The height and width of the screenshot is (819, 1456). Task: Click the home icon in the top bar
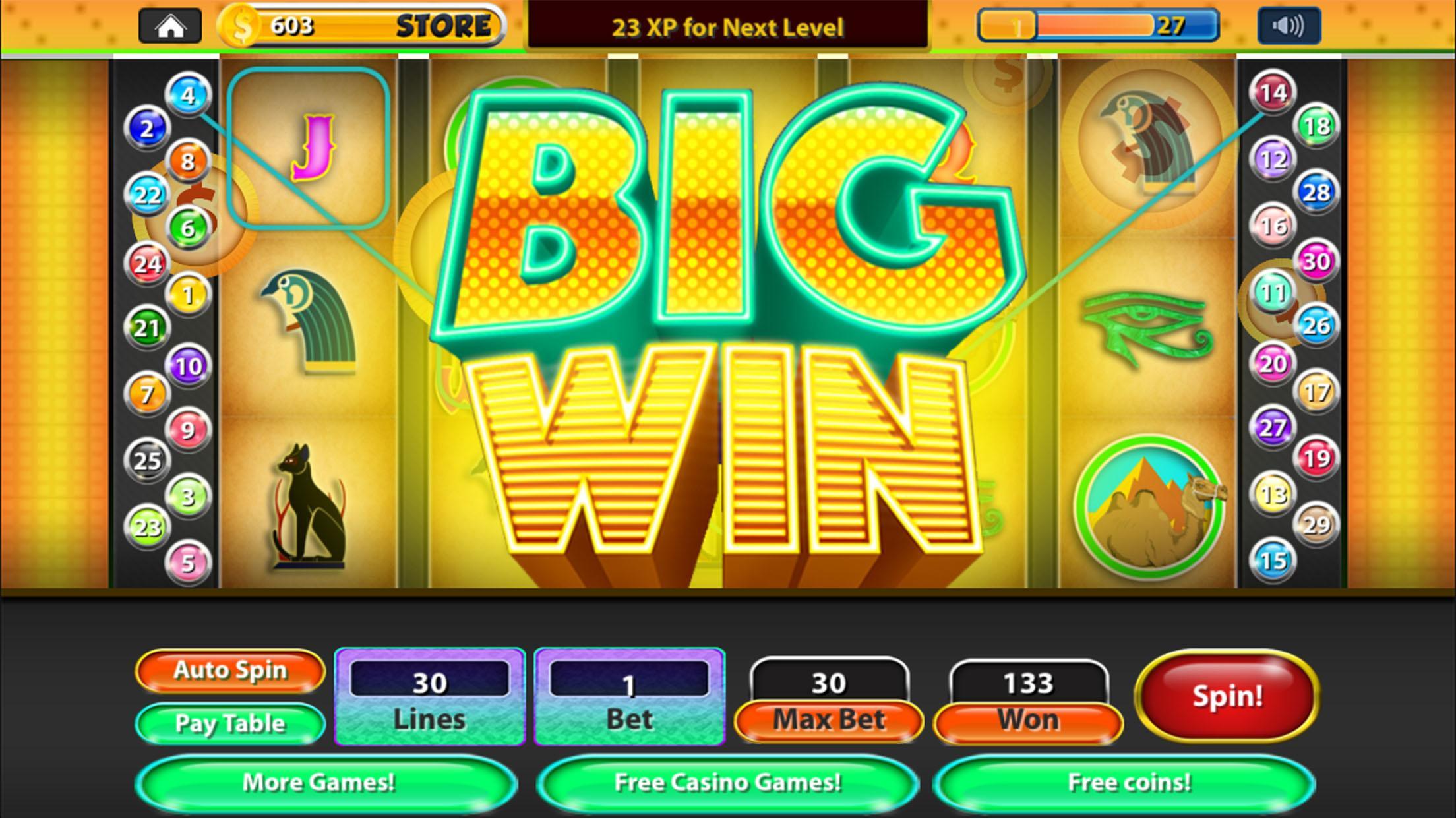(170, 25)
